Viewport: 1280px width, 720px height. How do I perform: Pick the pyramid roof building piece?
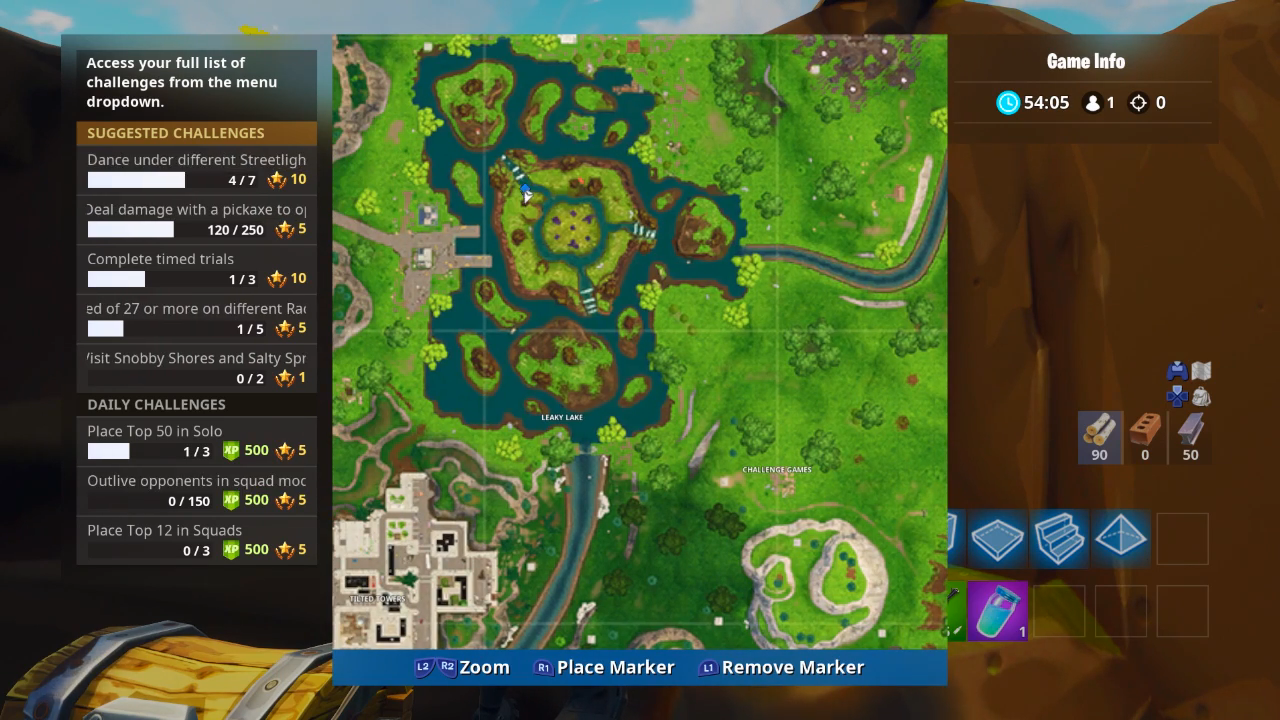[x=1121, y=539]
